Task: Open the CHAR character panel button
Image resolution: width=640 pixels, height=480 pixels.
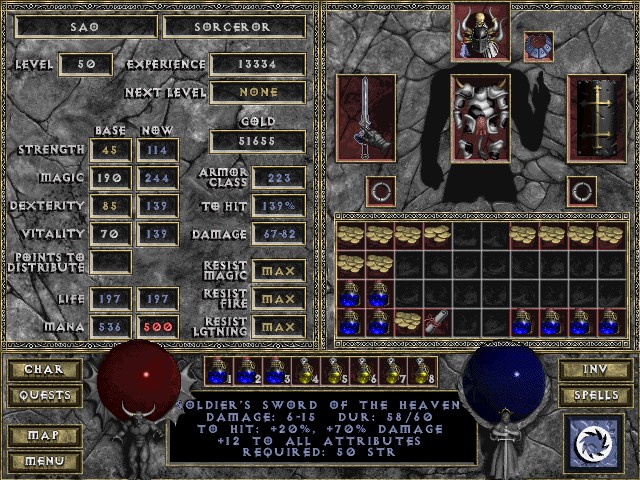Action: (x=44, y=370)
